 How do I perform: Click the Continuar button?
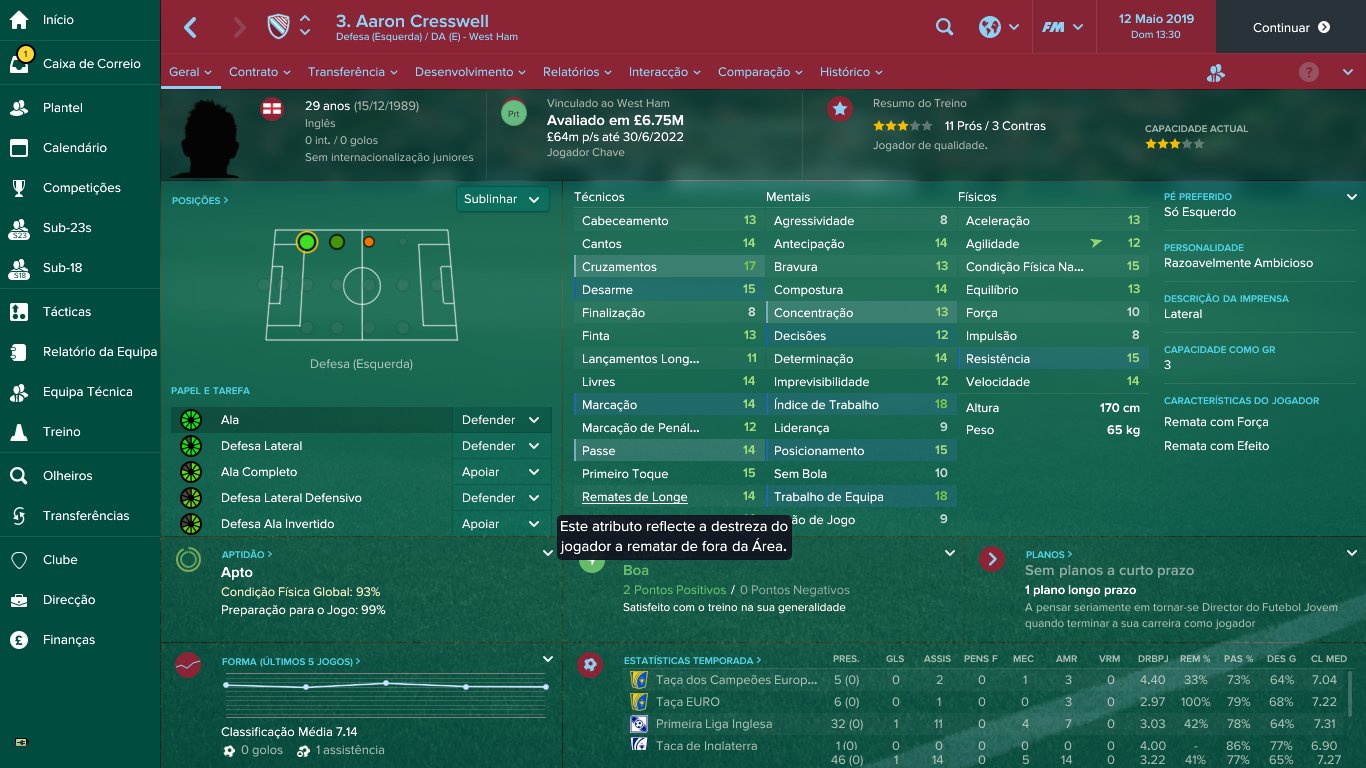coord(1290,28)
